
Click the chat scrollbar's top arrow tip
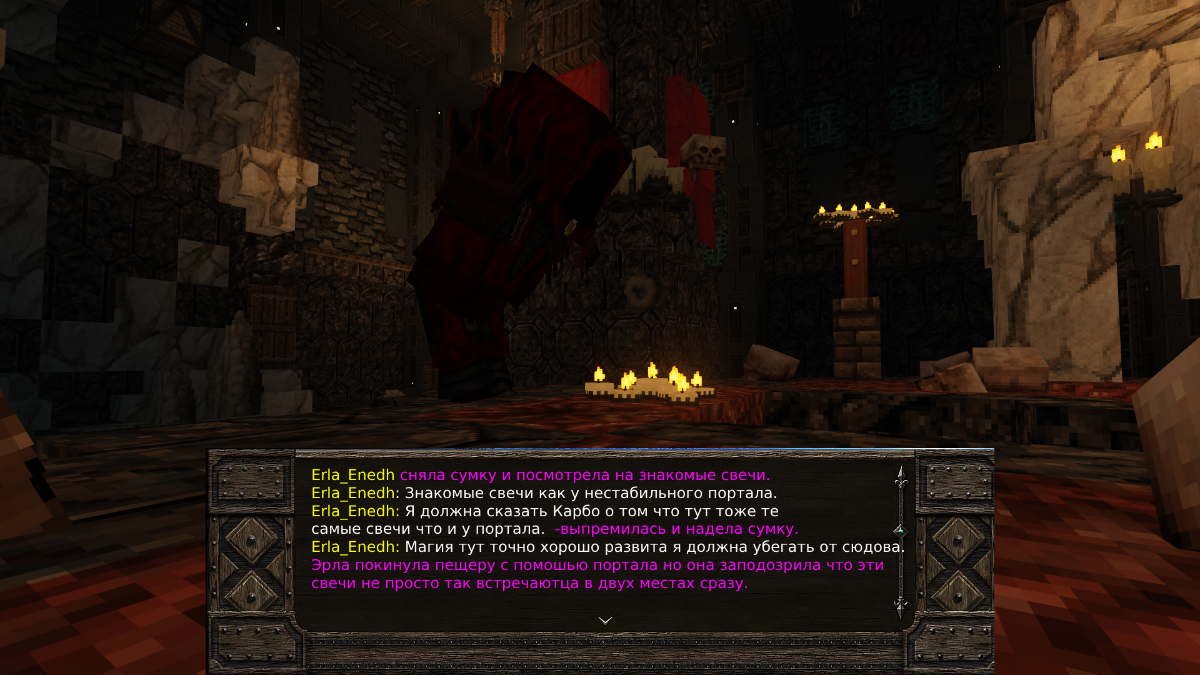(x=900, y=474)
